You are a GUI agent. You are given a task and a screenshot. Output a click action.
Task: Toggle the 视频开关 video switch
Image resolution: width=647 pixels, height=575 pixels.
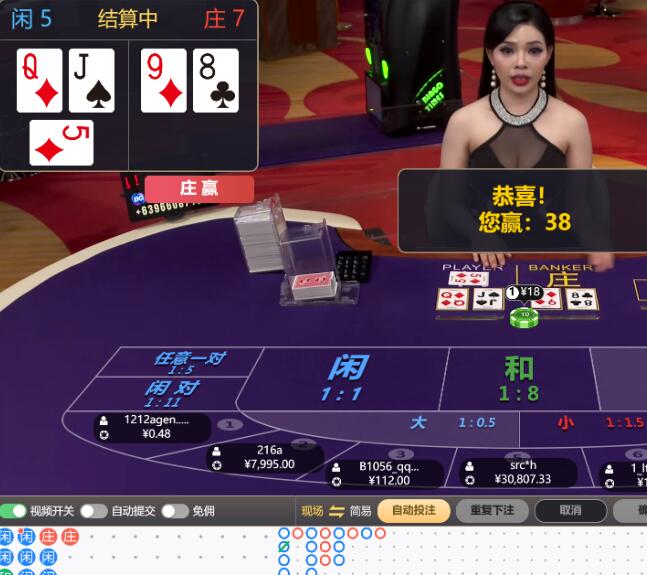click(x=14, y=511)
